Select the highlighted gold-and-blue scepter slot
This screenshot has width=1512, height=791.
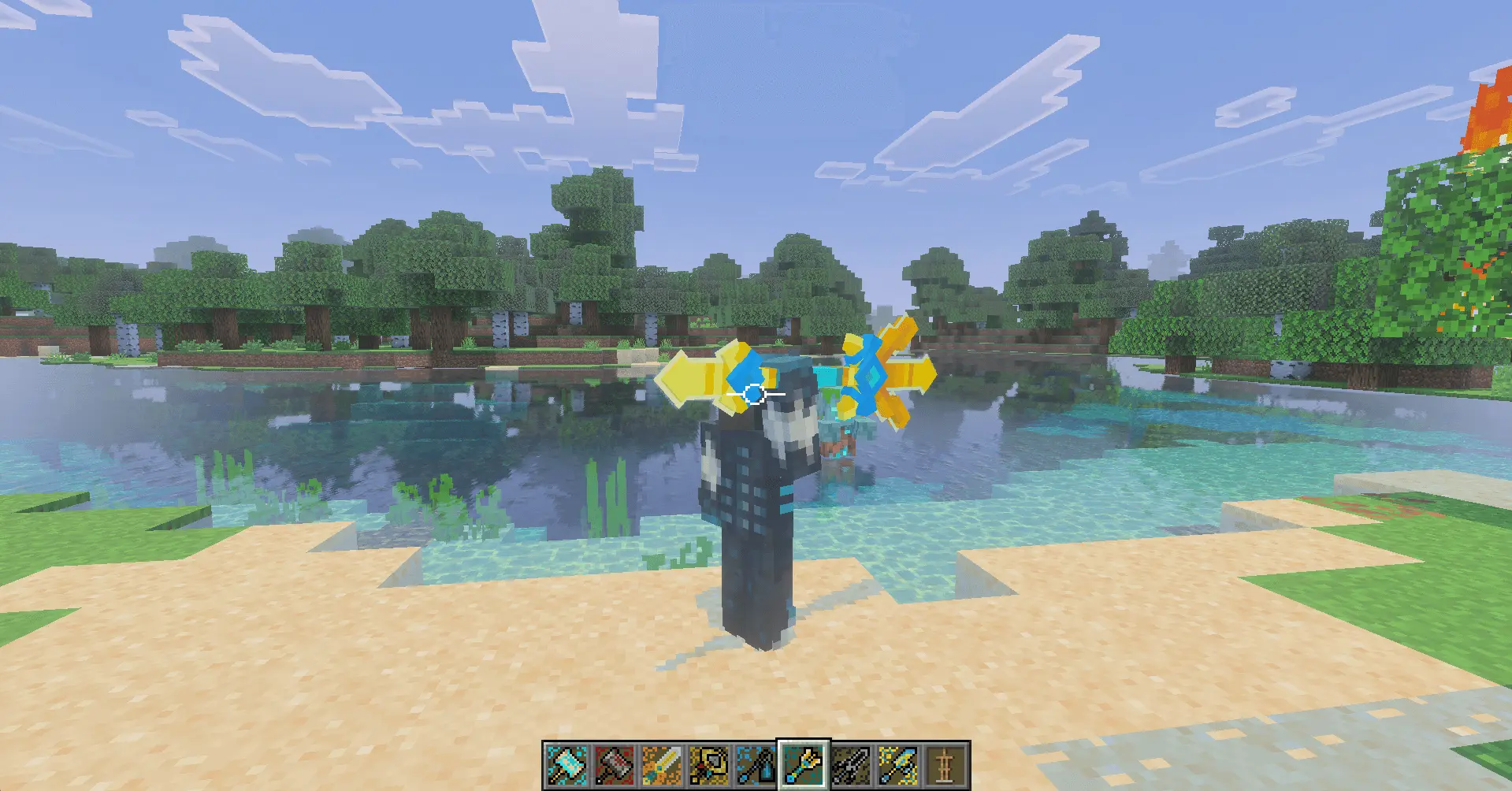pyautogui.click(x=804, y=765)
